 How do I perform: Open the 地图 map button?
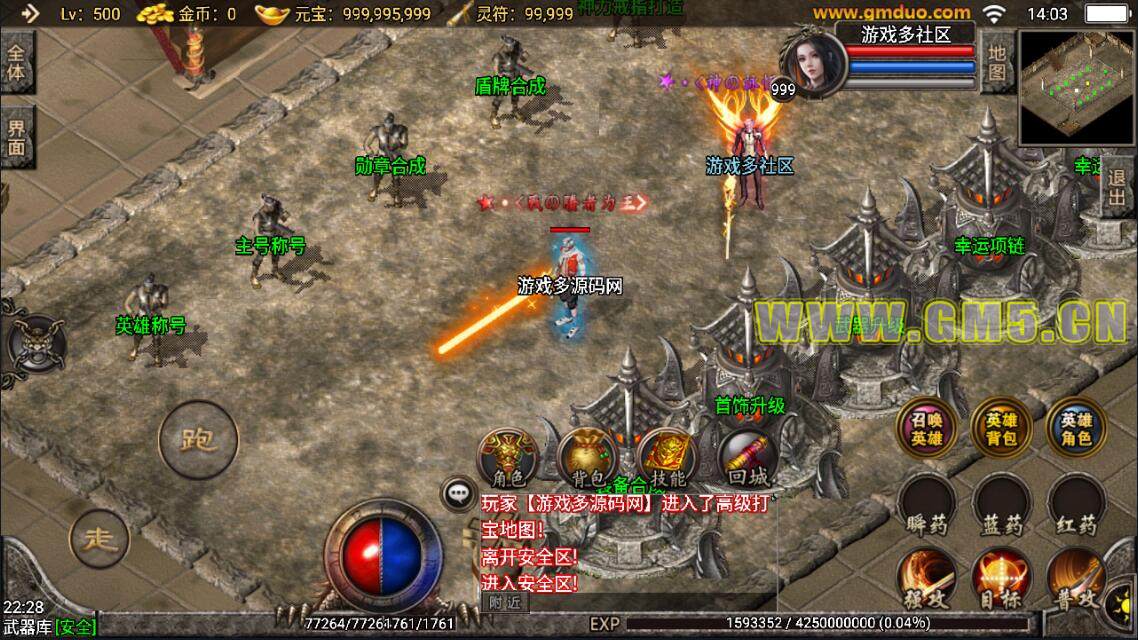(x=996, y=62)
